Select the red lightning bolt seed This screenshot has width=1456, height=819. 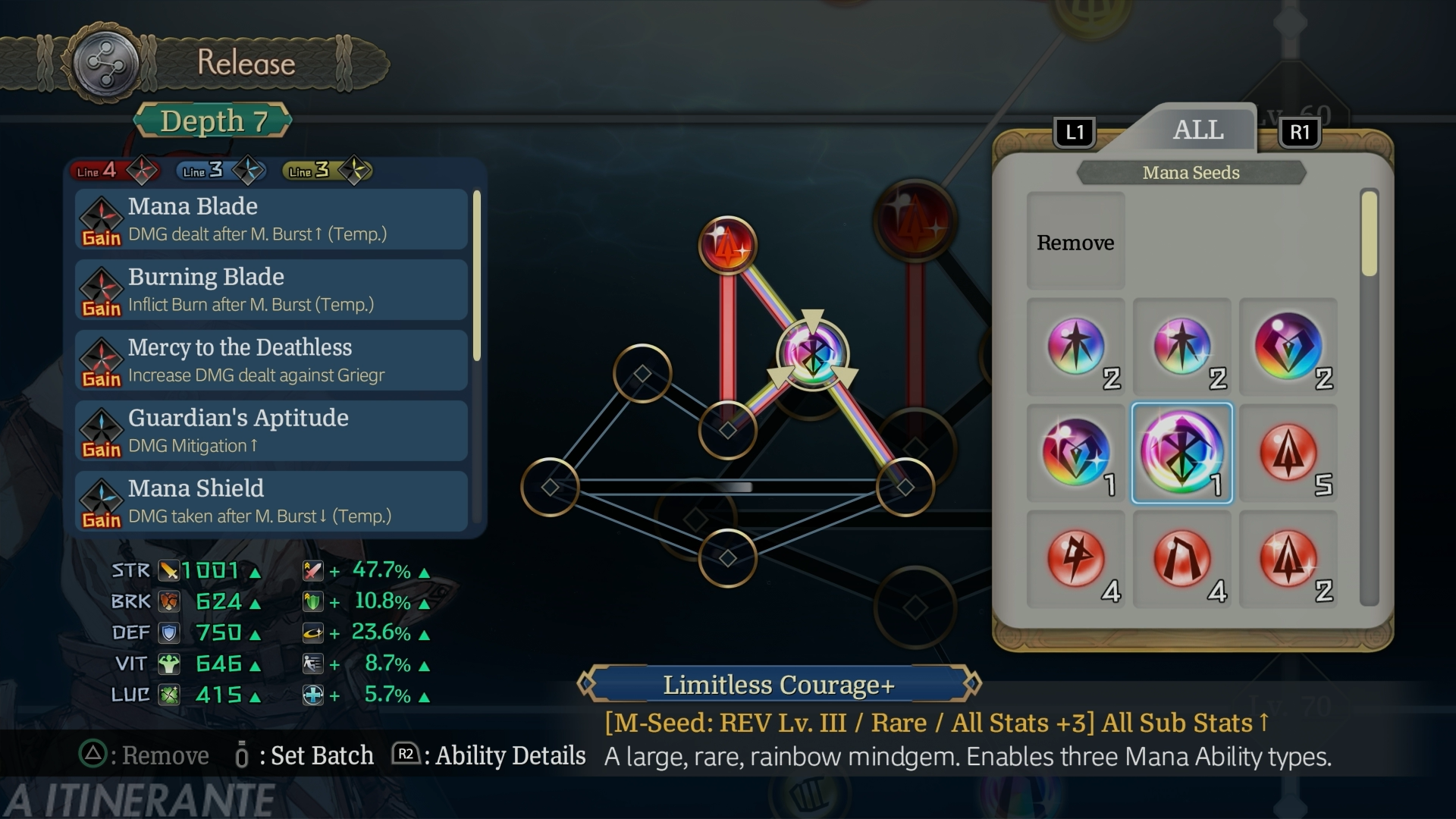pos(1075,560)
